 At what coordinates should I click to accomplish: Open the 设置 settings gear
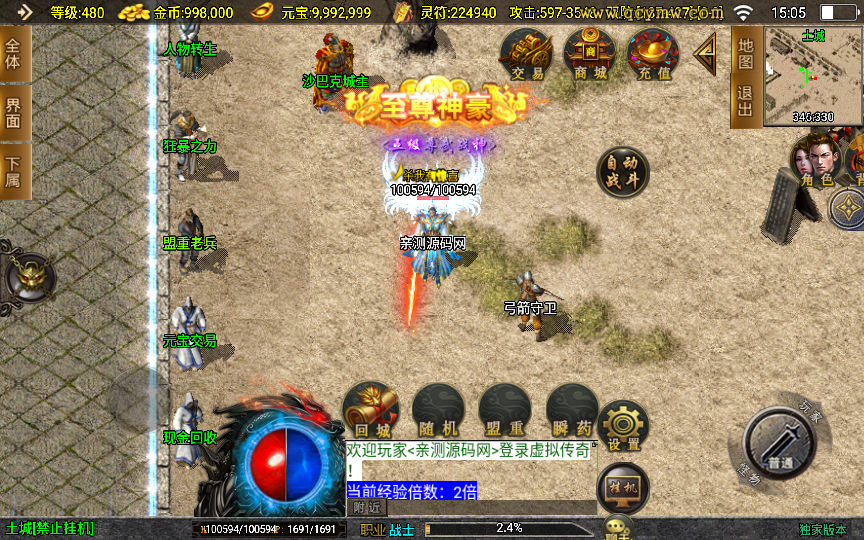[x=624, y=425]
